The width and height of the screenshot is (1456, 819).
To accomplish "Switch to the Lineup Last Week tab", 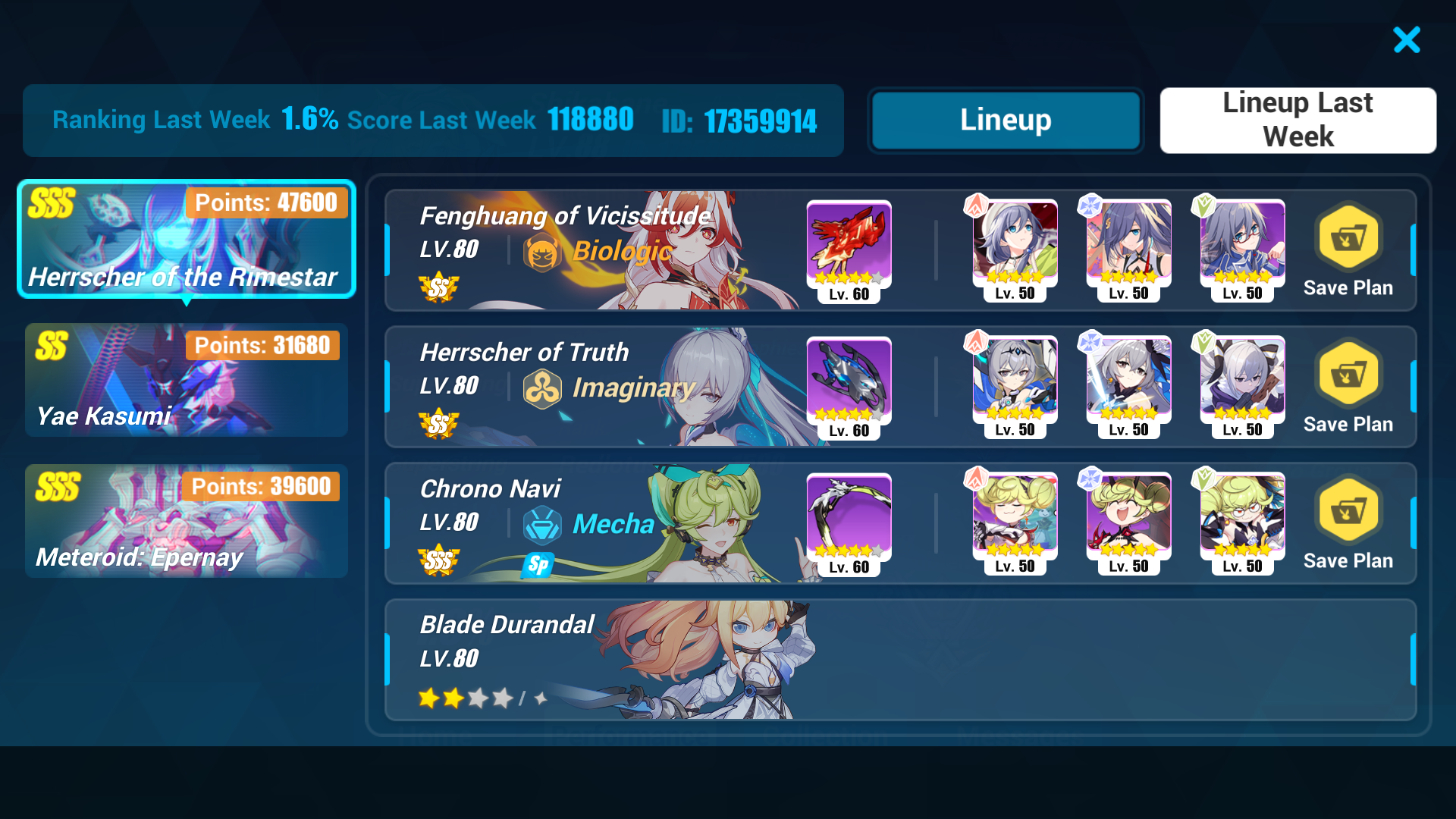I will point(1298,120).
